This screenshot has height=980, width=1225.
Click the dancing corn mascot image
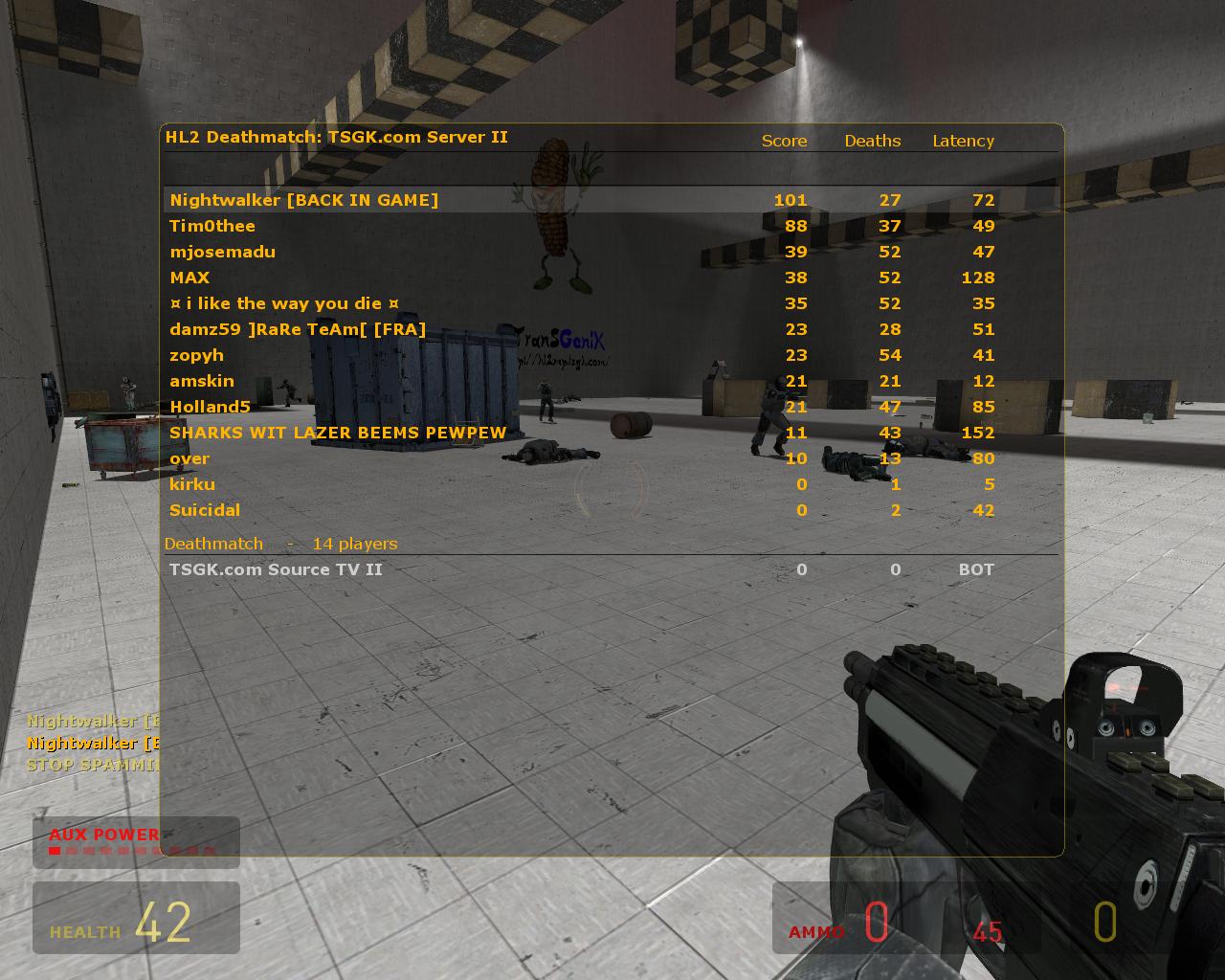click(x=555, y=220)
